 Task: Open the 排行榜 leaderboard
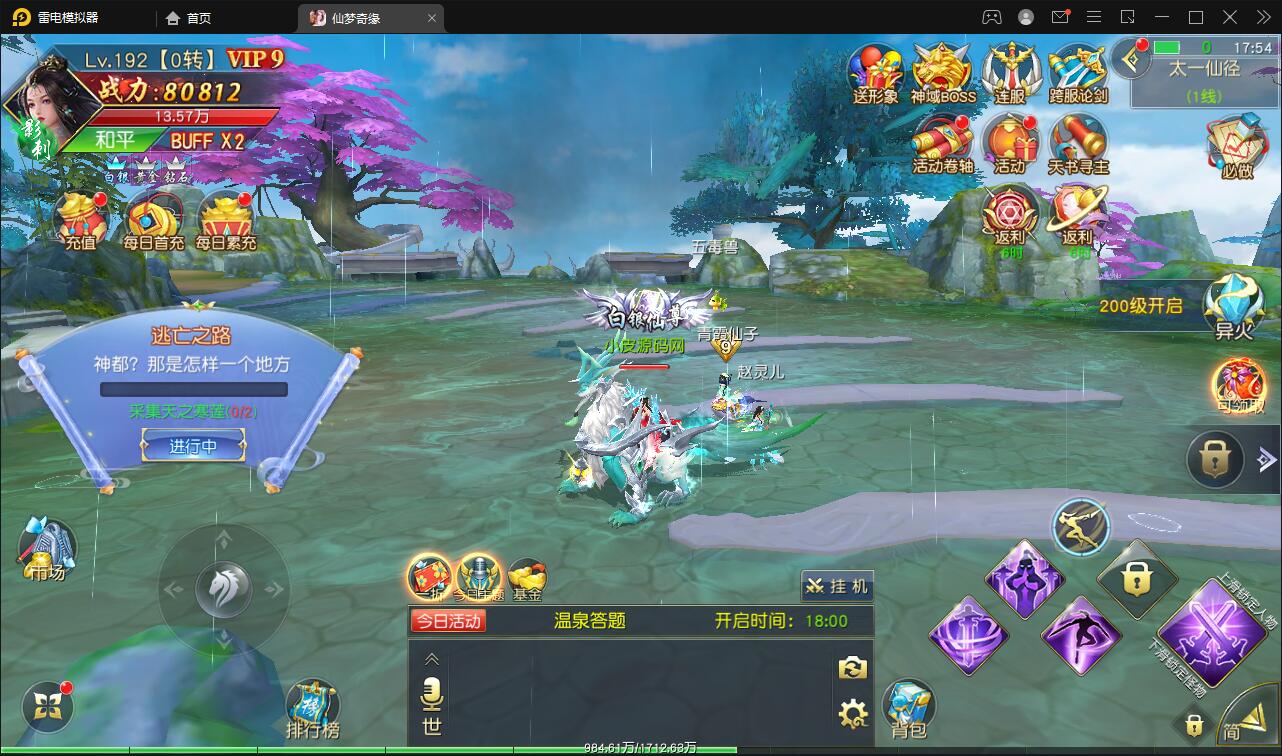coord(312,709)
